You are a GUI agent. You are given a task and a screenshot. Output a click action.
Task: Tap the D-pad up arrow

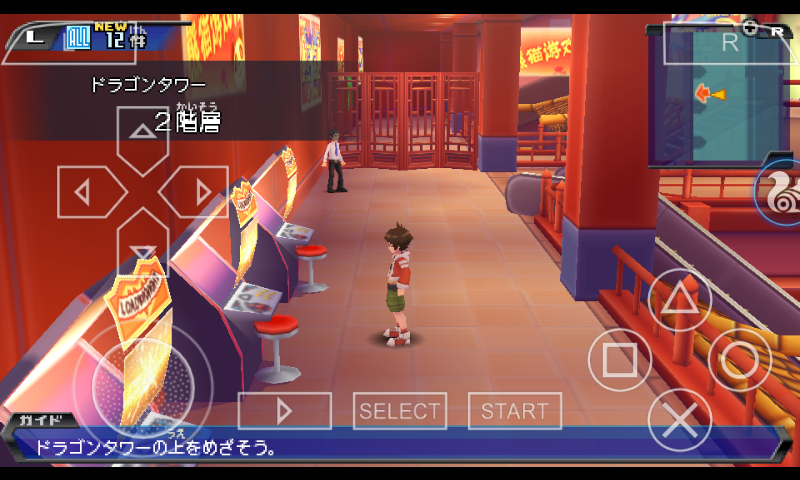coord(143,137)
